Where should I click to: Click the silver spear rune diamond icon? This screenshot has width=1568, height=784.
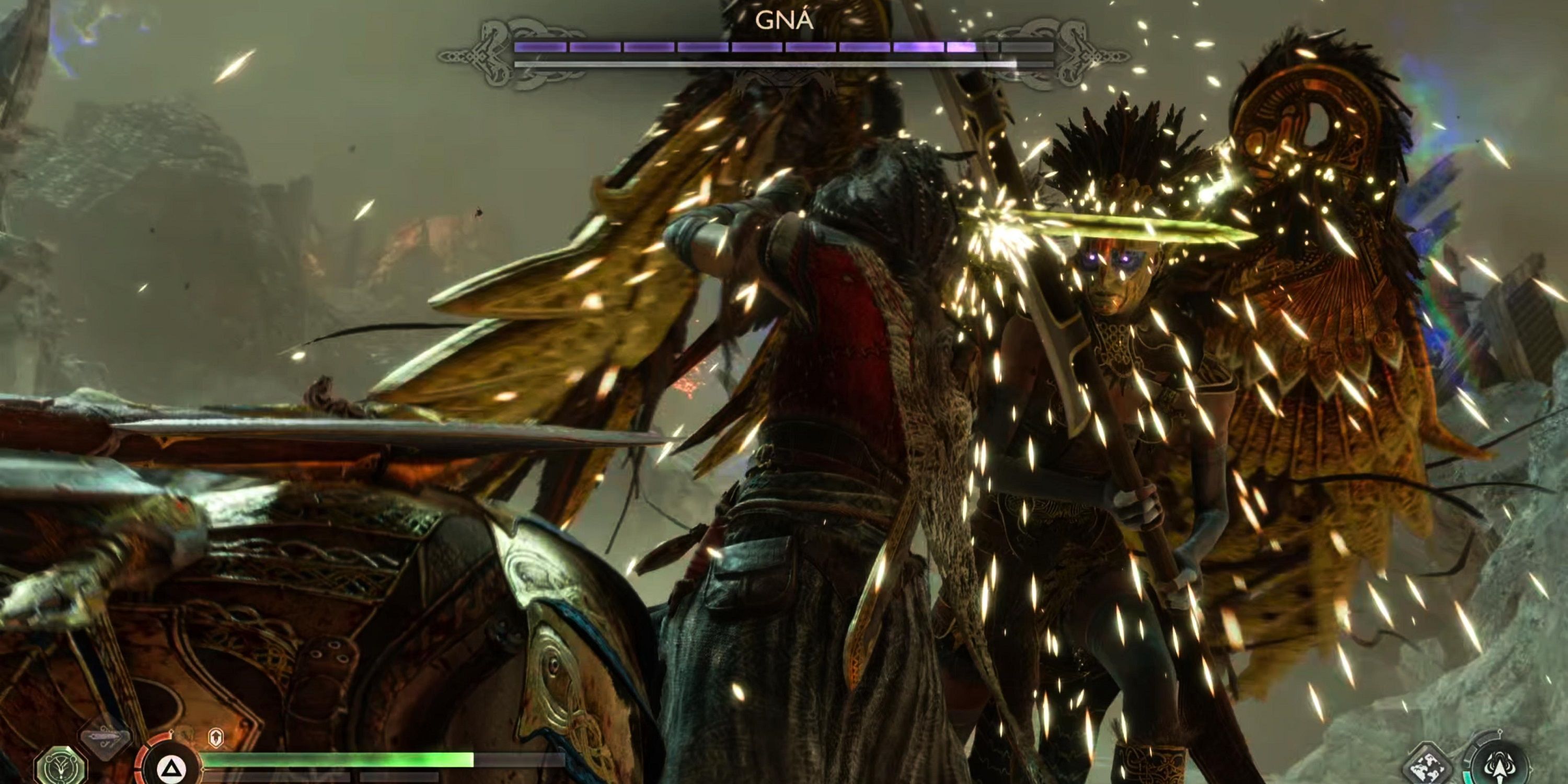107,740
